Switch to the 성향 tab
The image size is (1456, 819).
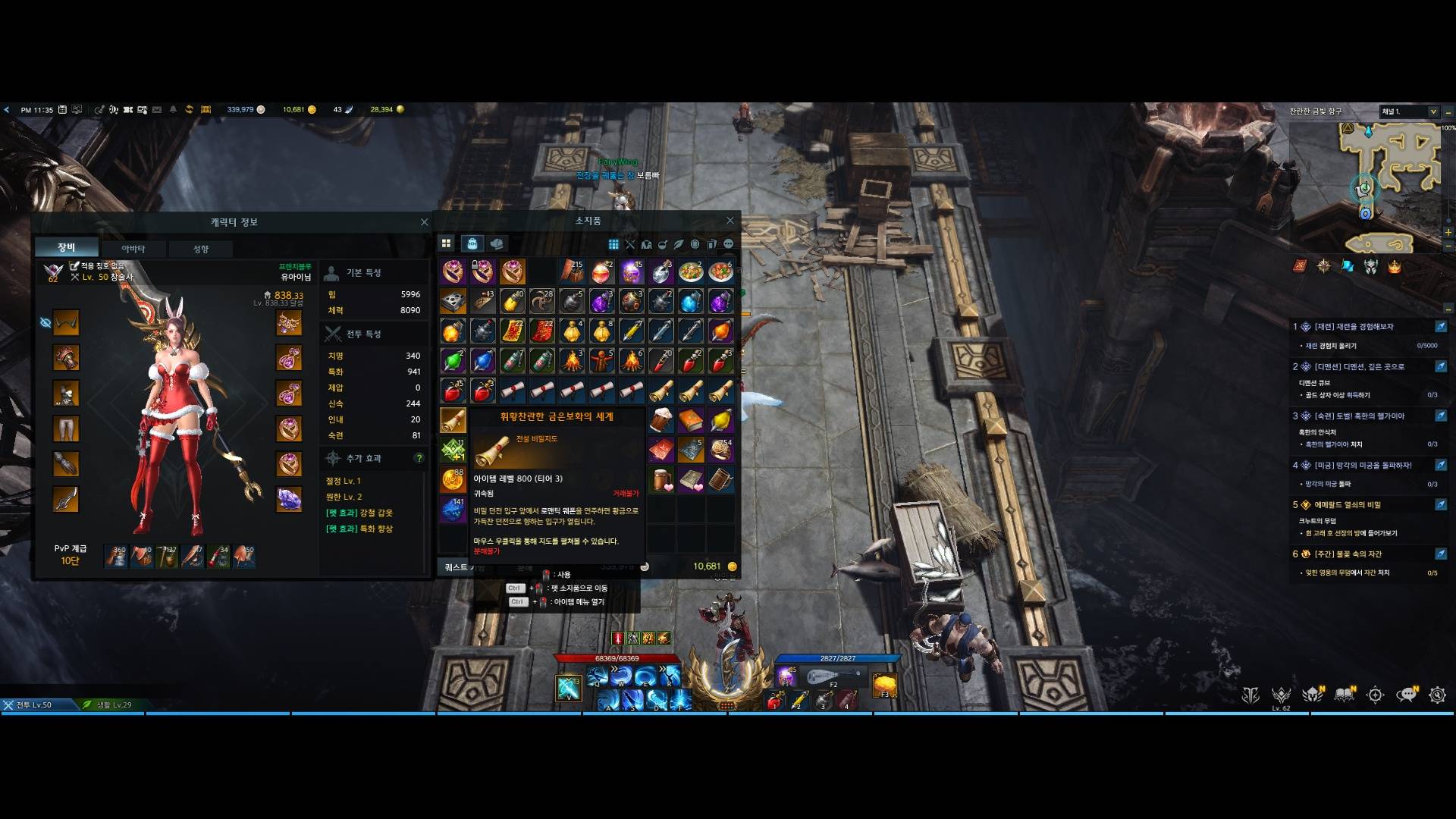tap(200, 249)
